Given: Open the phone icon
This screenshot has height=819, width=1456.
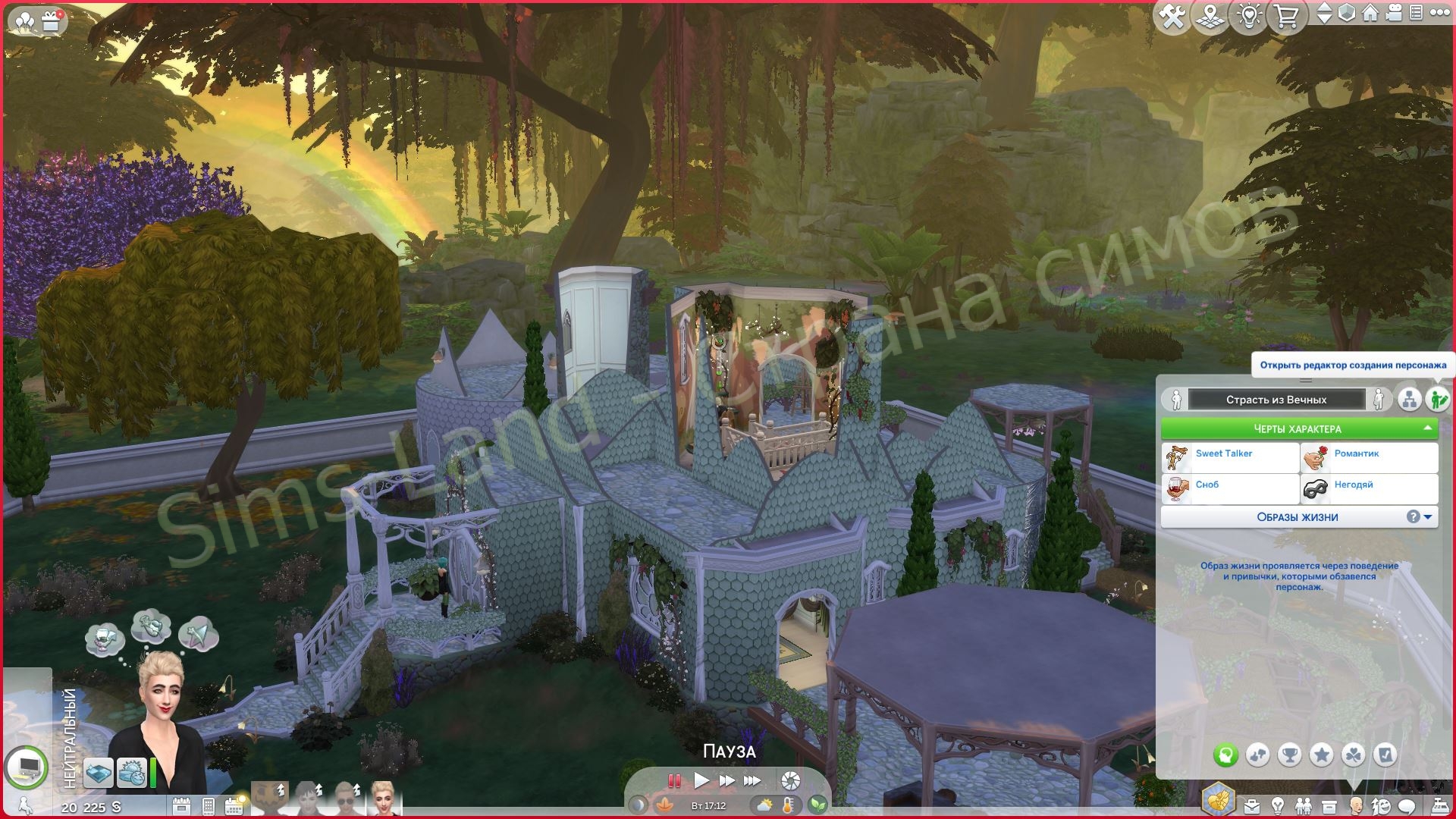Looking at the screenshot, I should pyautogui.click(x=209, y=805).
